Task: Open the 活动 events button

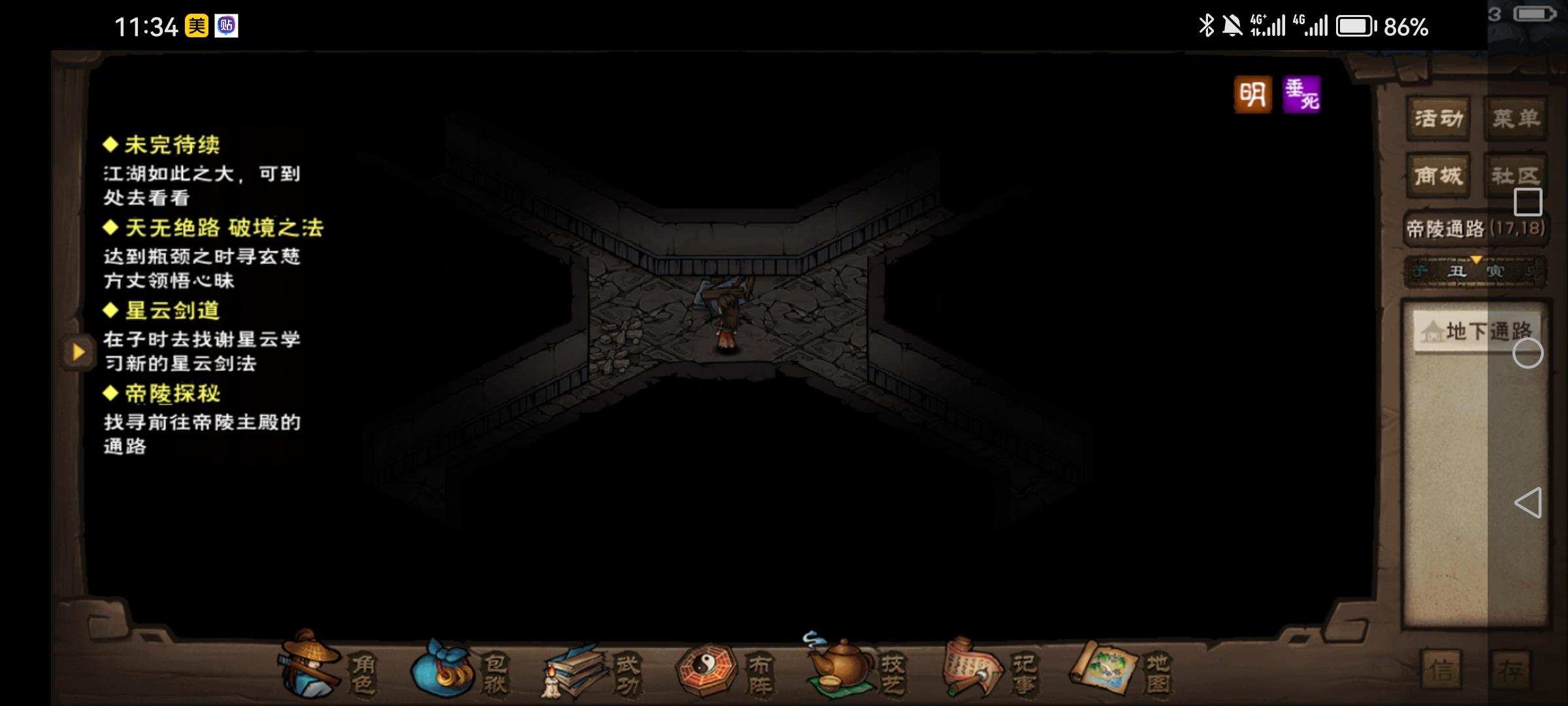Action: point(1437,118)
